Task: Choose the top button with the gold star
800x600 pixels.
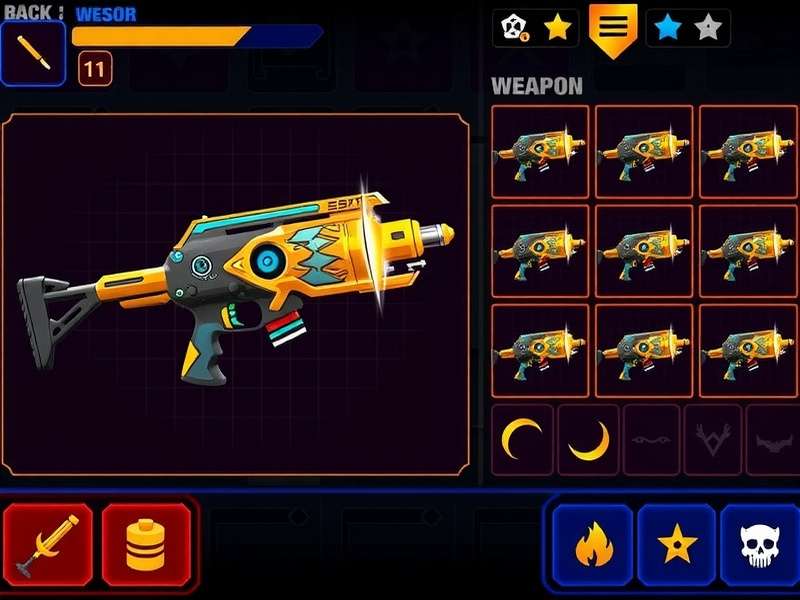Action: click(535, 29)
